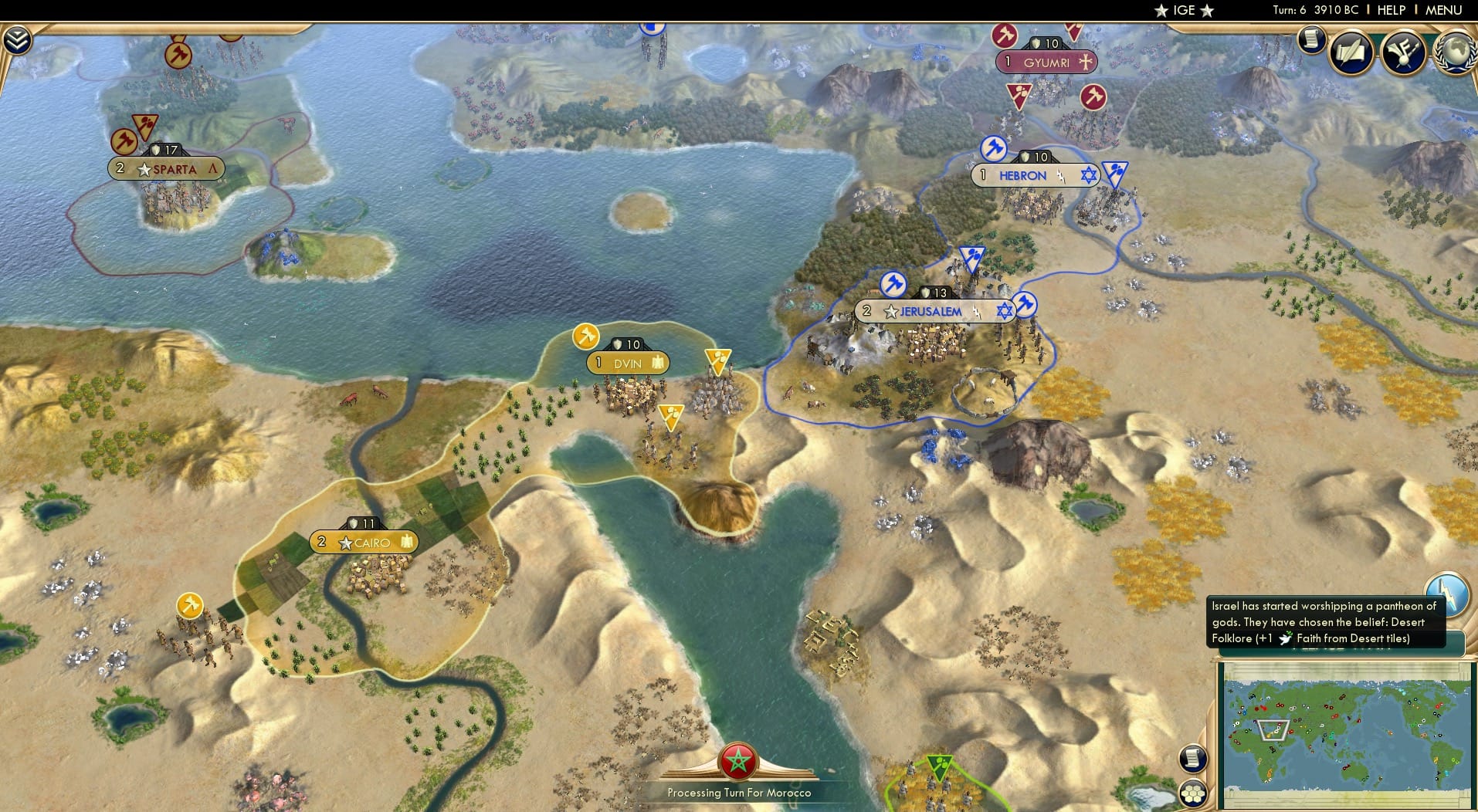Screen dimensions: 1478x812
Task: Open the MENU options
Action: point(1442,10)
